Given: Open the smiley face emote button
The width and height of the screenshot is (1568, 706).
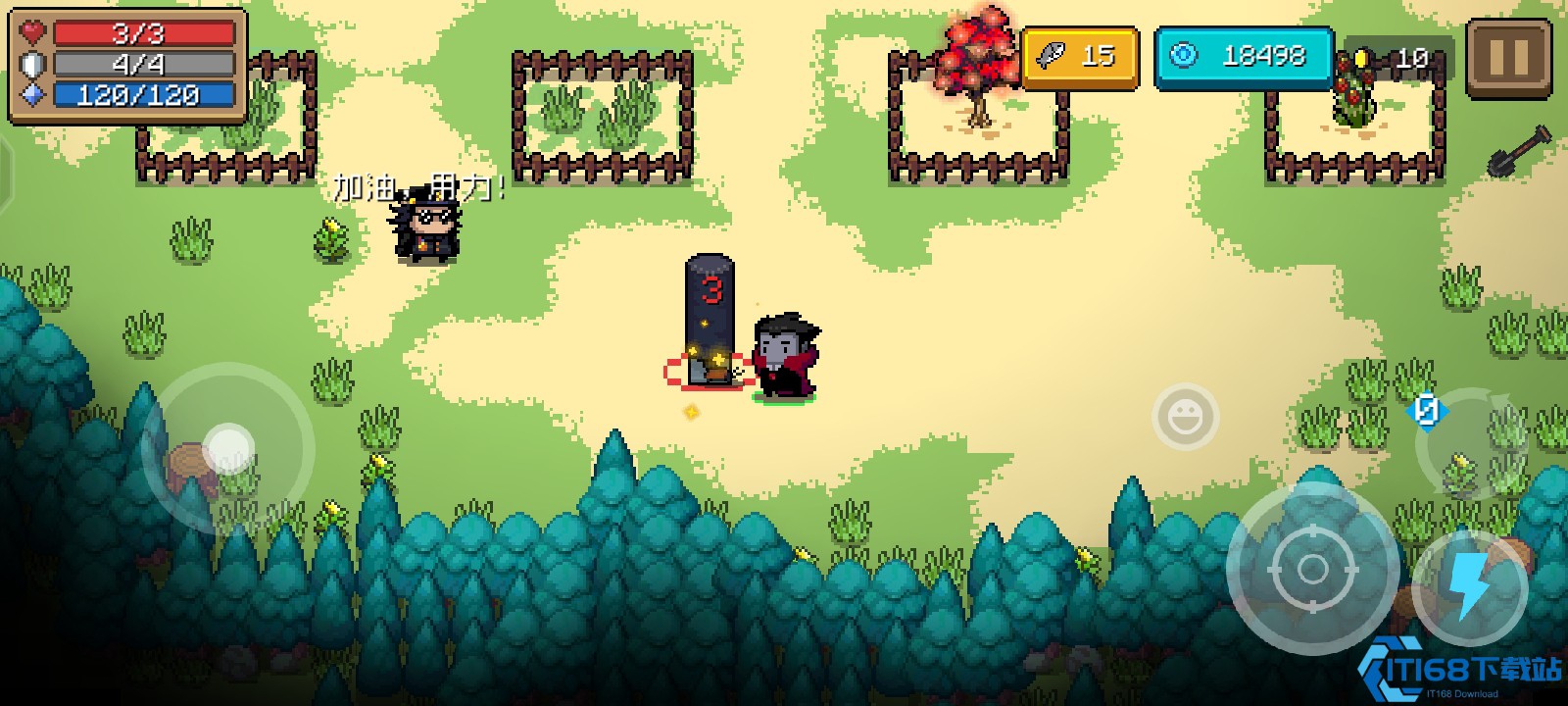Looking at the screenshot, I should pos(1185,417).
